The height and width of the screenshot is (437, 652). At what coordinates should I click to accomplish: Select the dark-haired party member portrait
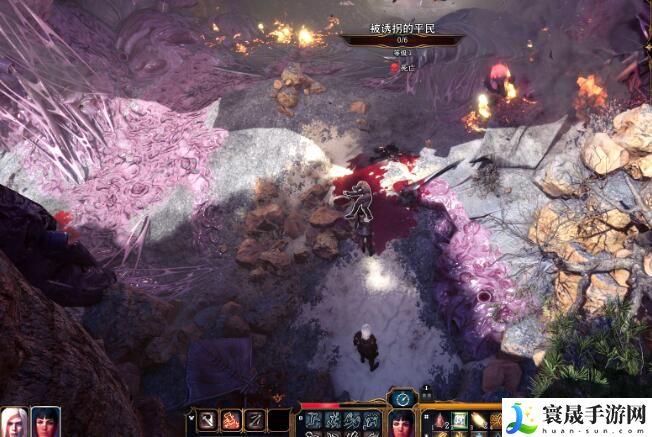coord(45,422)
